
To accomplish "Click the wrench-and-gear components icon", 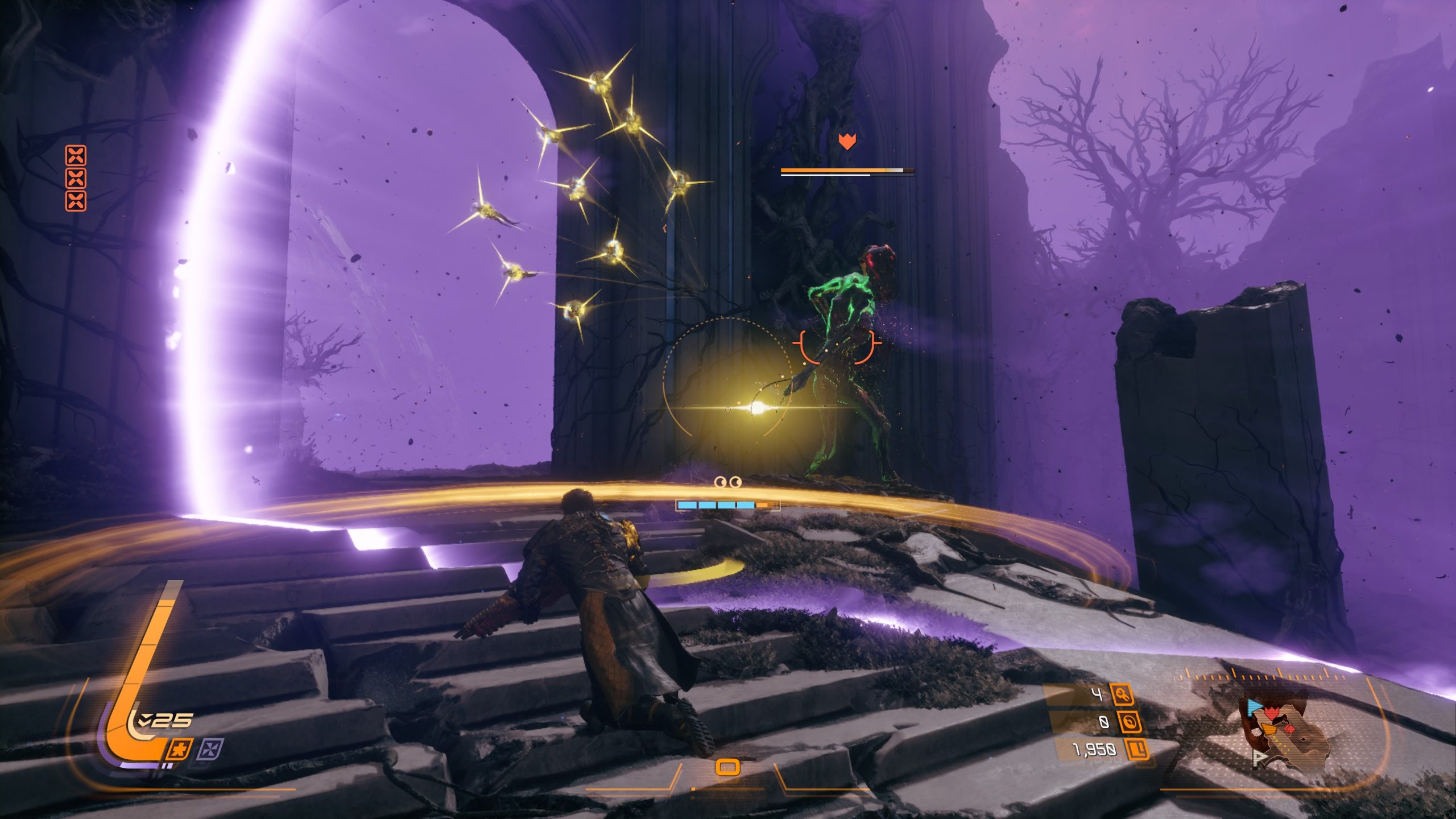I will [x=1122, y=694].
